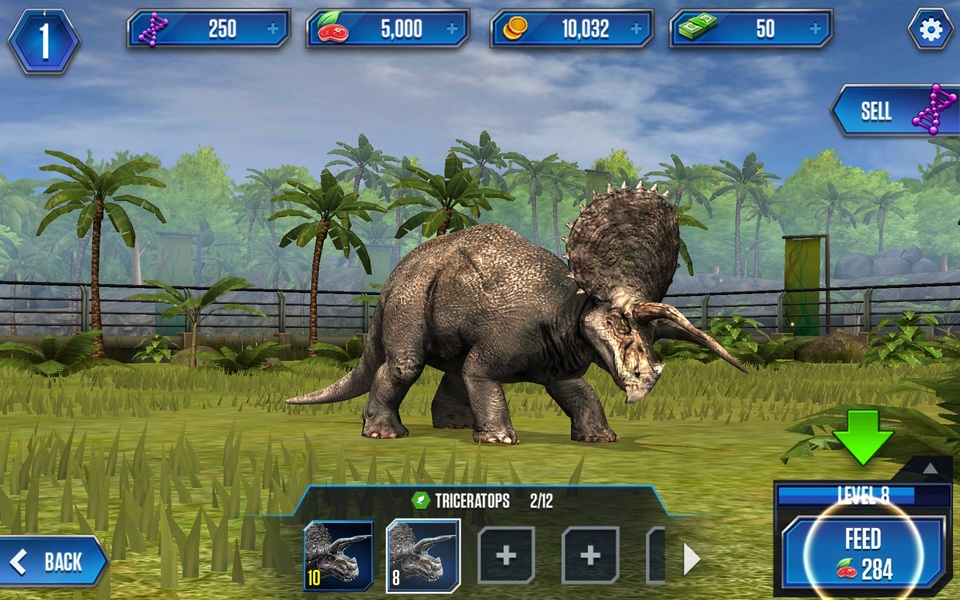
Task: Add more food with the plus
Action: [x=452, y=29]
